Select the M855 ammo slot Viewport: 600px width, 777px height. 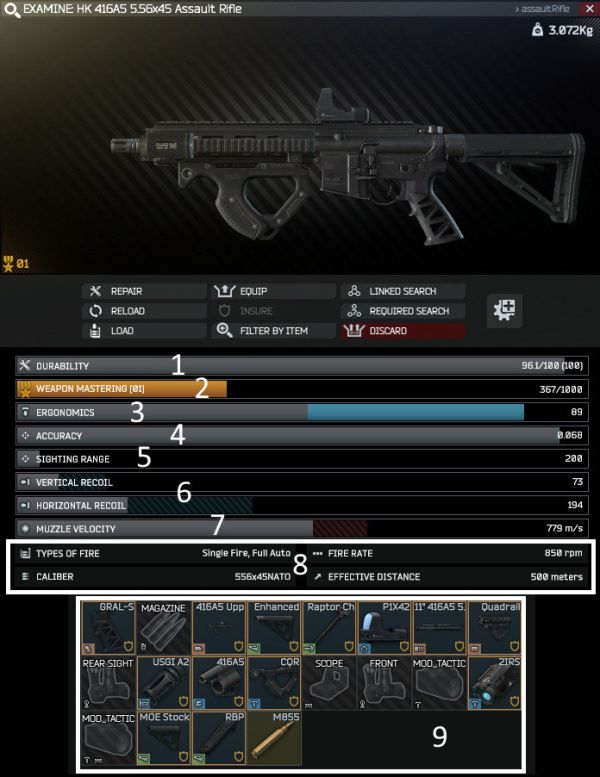tap(273, 736)
